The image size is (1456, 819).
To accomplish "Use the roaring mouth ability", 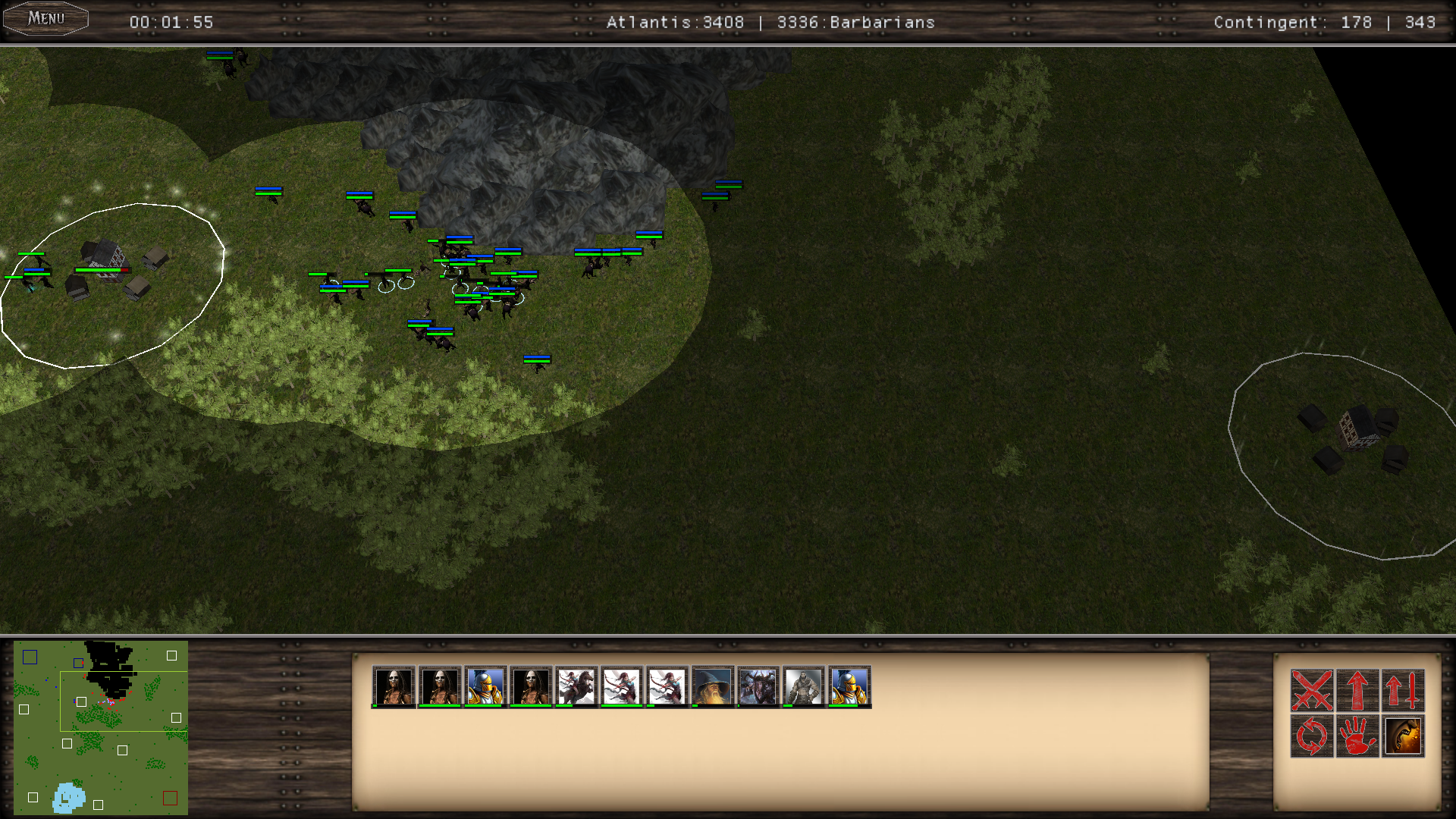I will tap(1403, 736).
